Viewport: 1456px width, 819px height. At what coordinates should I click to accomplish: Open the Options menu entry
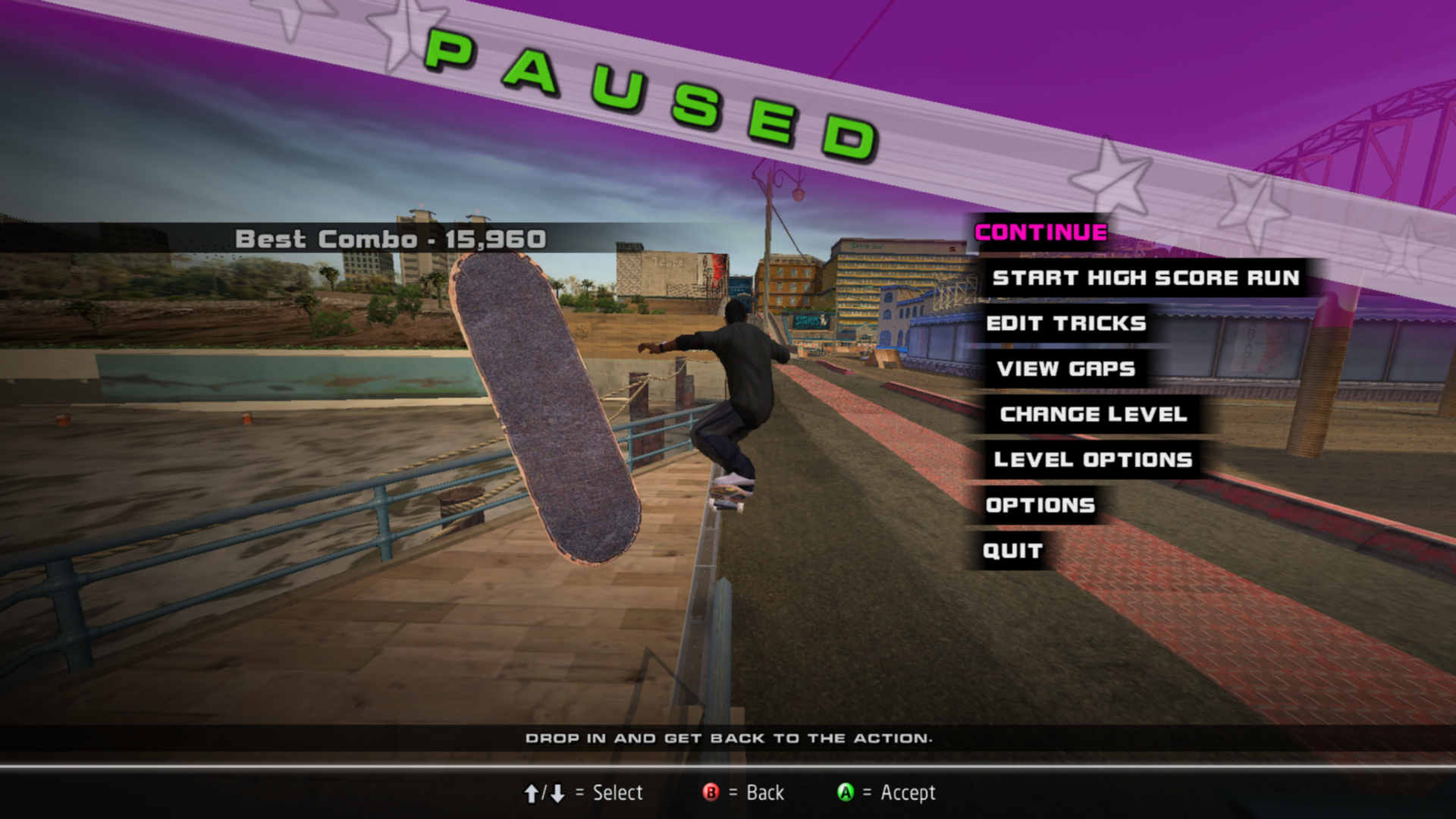(1040, 506)
